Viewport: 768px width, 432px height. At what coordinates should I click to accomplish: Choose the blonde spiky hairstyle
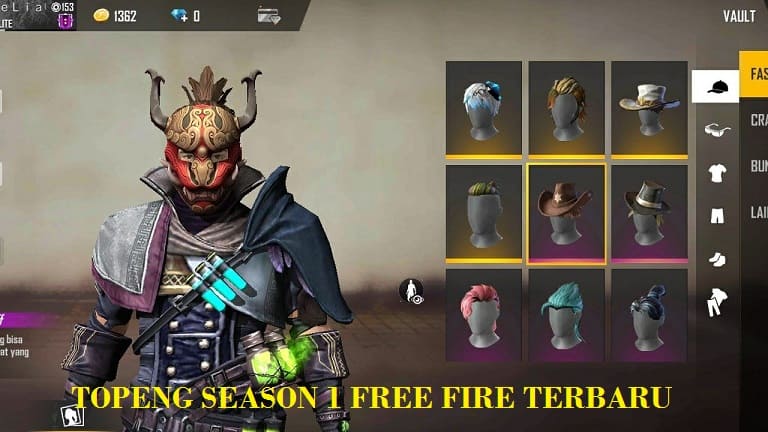click(x=566, y=108)
